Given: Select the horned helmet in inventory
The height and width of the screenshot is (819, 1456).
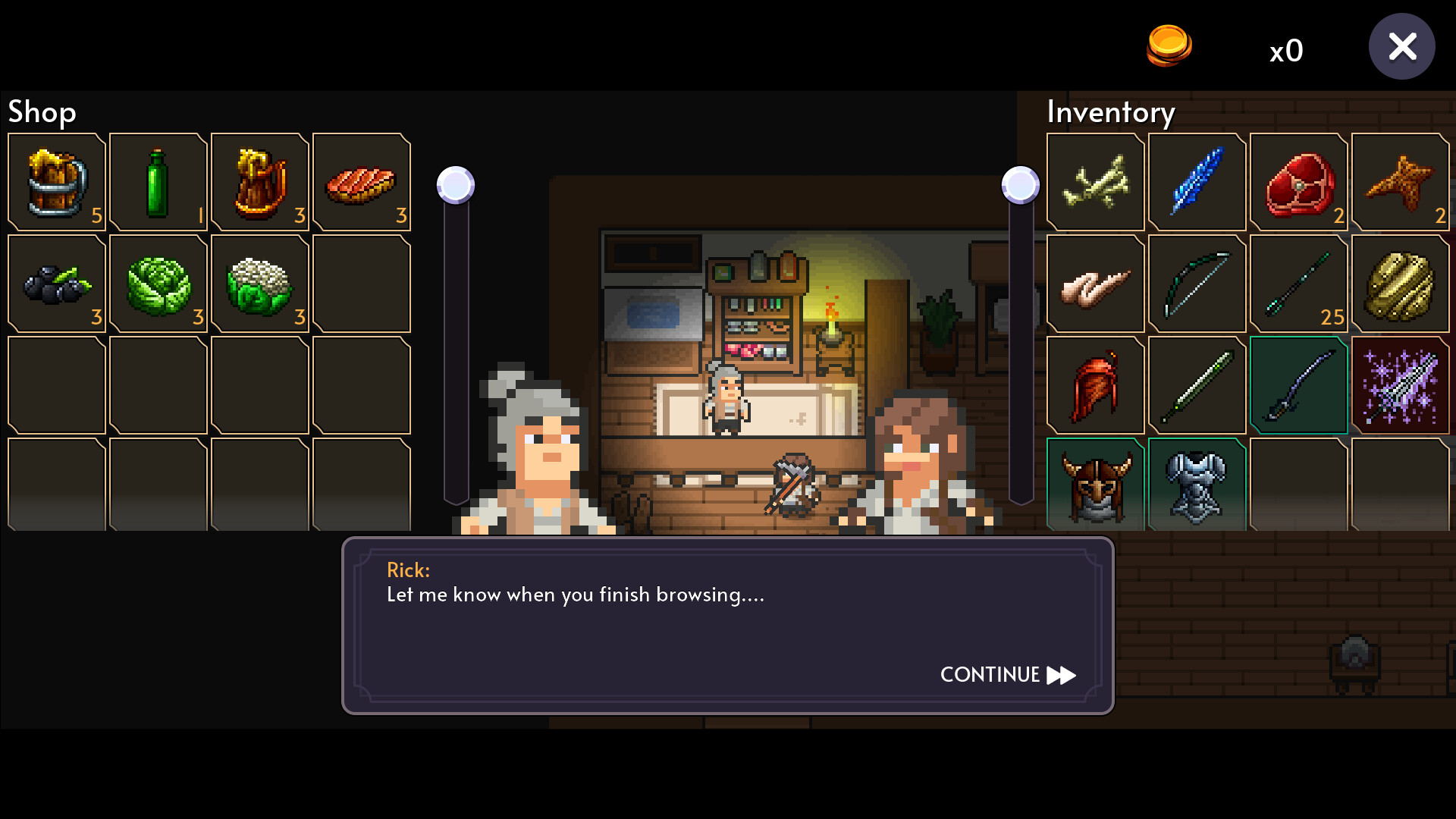Looking at the screenshot, I should click(1095, 485).
